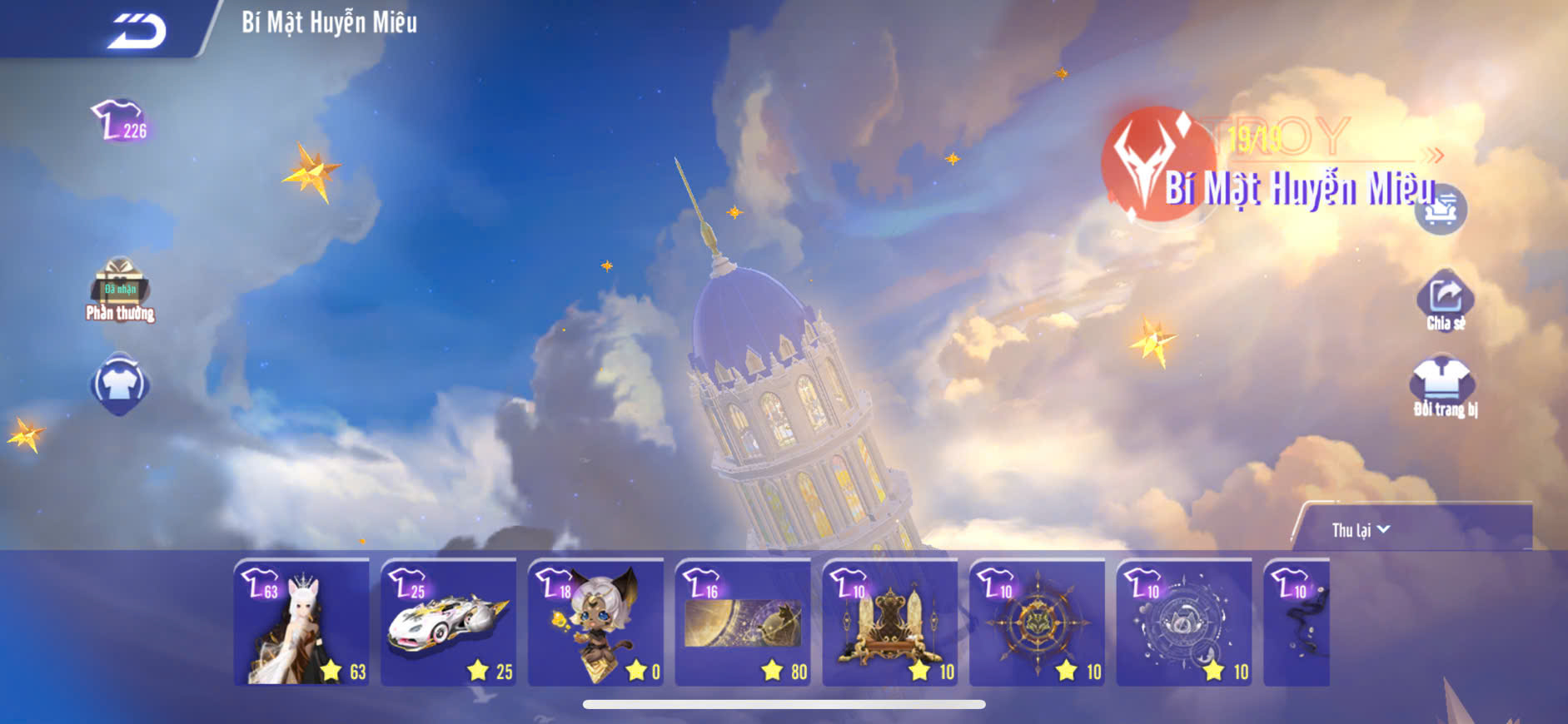Select the chibi cat-eared pet card

point(595,622)
